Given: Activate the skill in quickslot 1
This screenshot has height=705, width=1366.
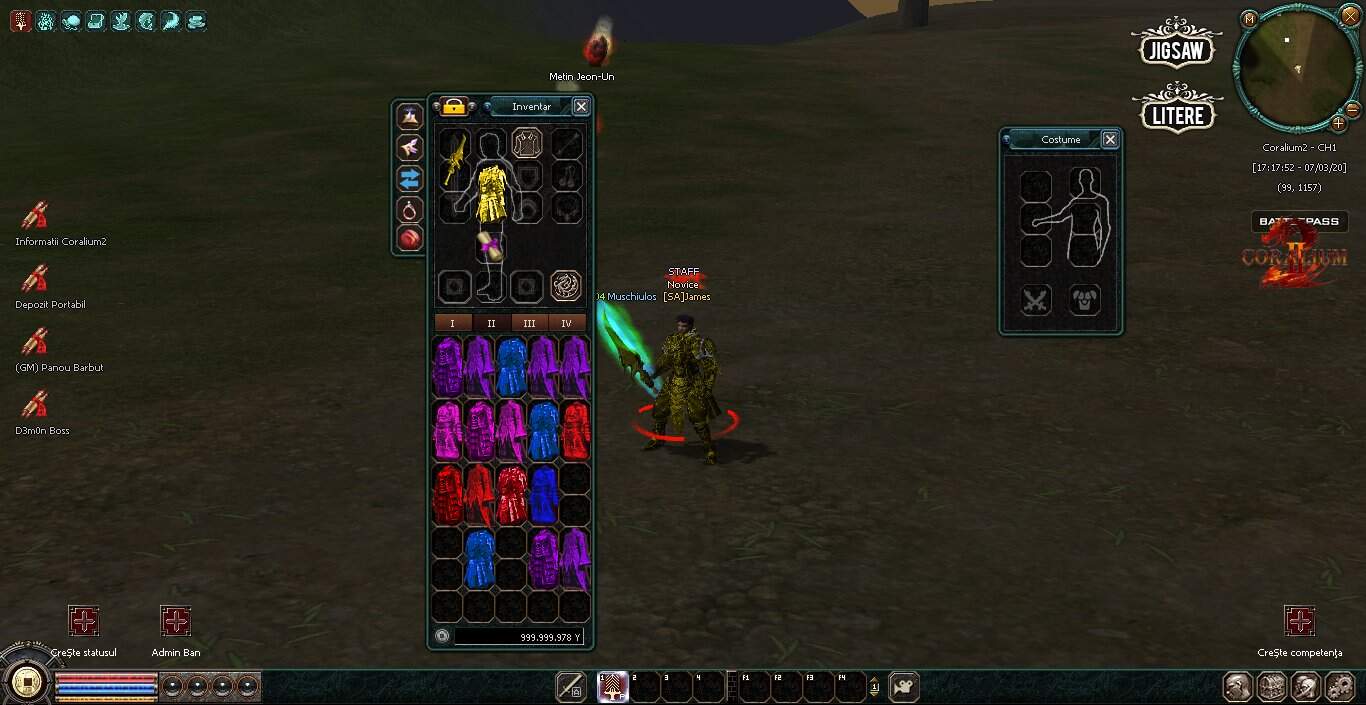Looking at the screenshot, I should pyautogui.click(x=613, y=687).
